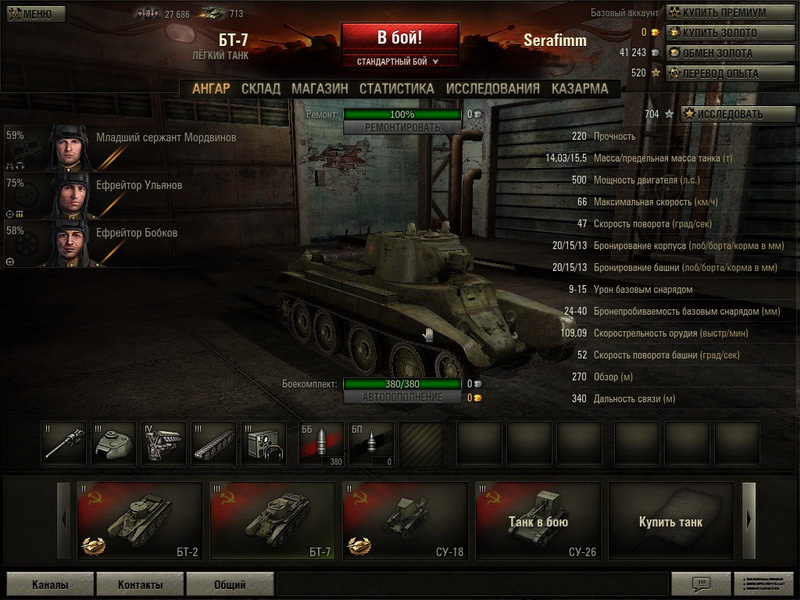Switch to the Склад tab
The height and width of the screenshot is (600, 800).
click(x=261, y=88)
